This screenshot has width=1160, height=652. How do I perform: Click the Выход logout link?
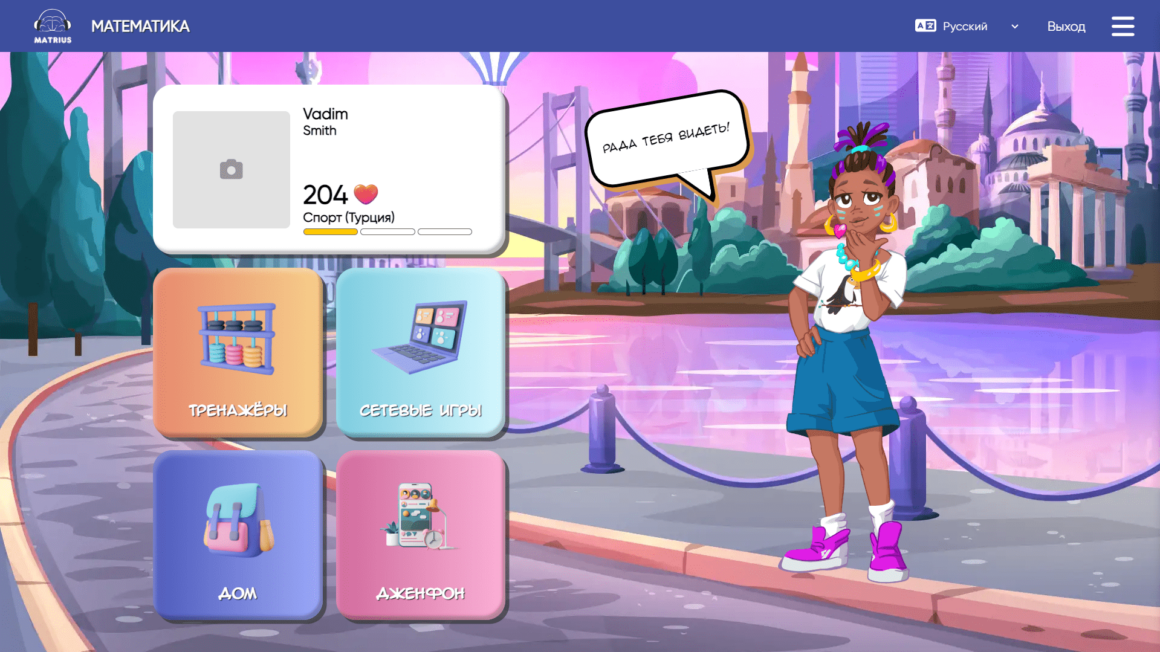tap(1066, 26)
